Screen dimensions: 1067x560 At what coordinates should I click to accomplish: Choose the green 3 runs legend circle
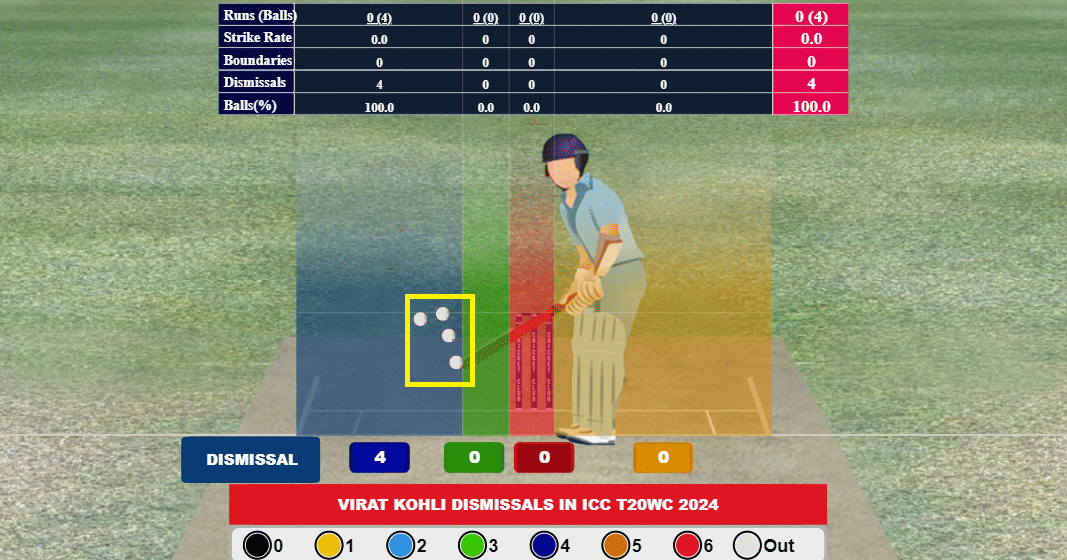[472, 545]
